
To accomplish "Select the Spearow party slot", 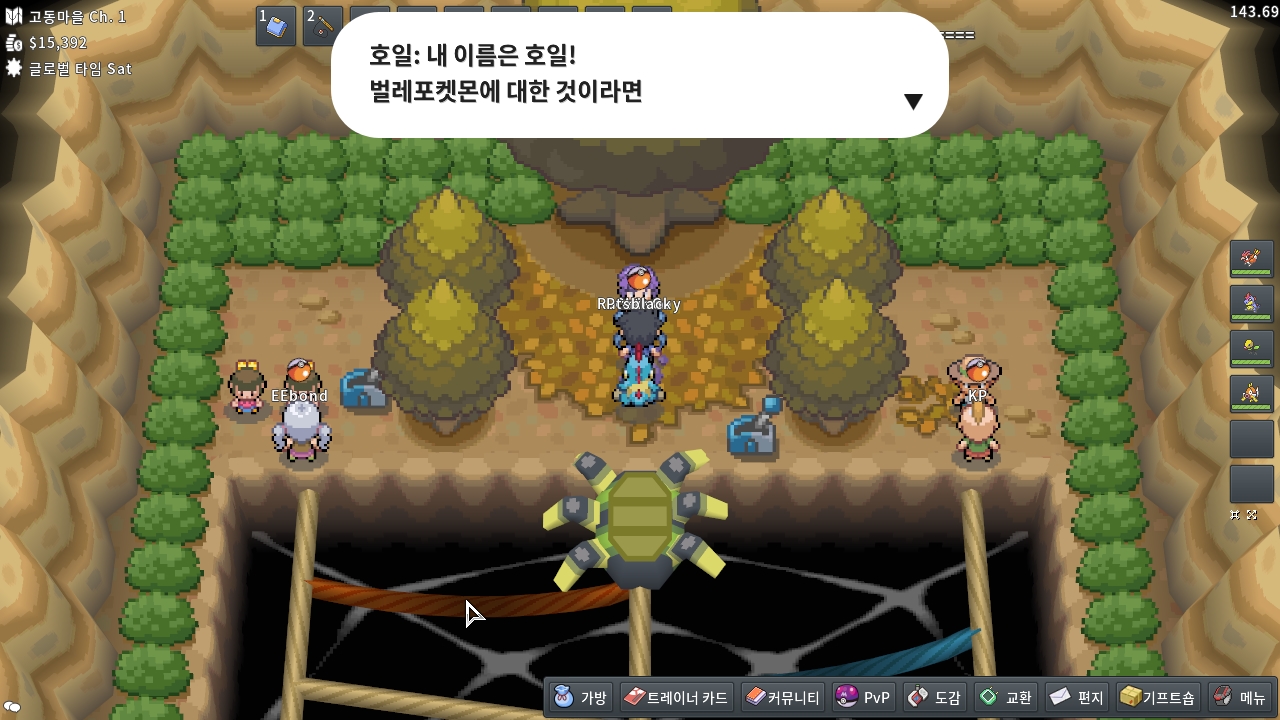I will (x=1251, y=259).
